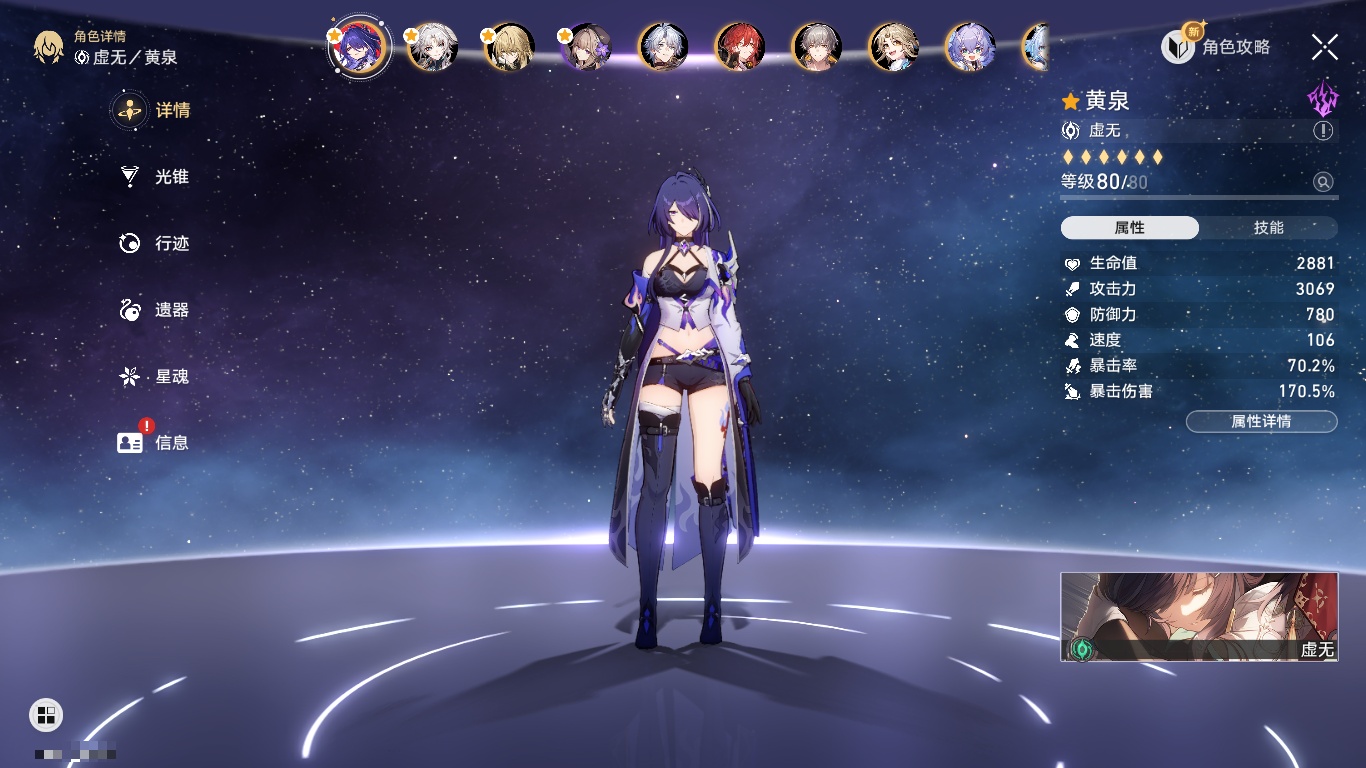Open the four-square grid menu button
1366x768 pixels.
click(x=46, y=714)
